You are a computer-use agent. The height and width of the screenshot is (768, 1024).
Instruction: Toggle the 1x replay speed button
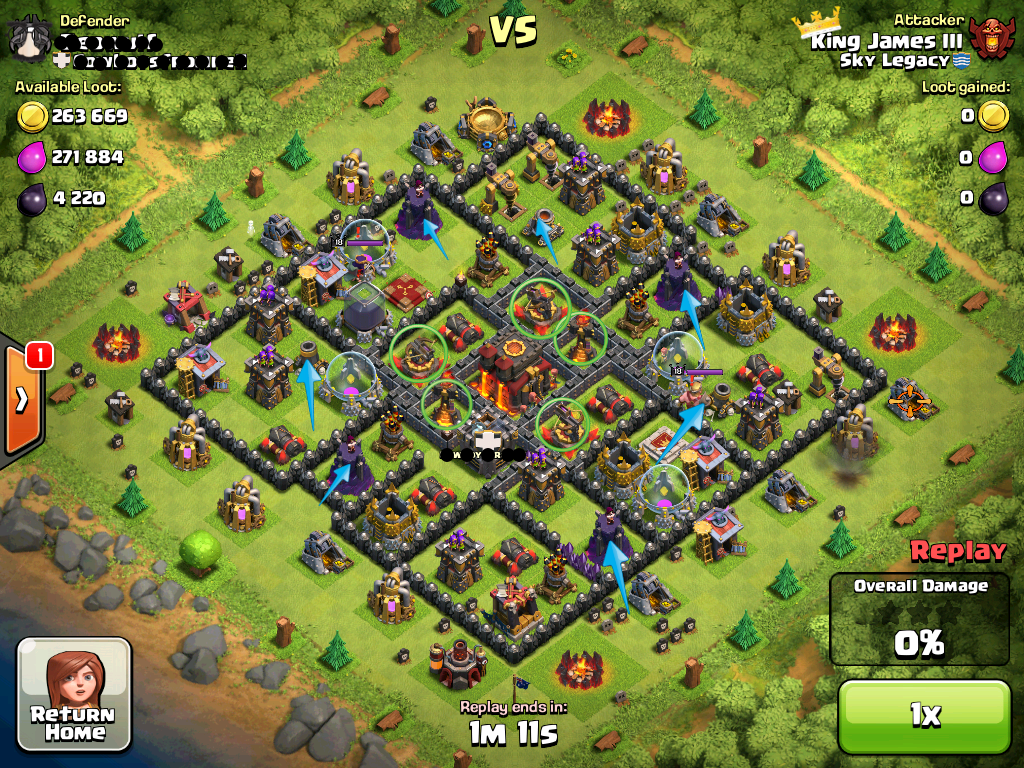click(x=924, y=714)
